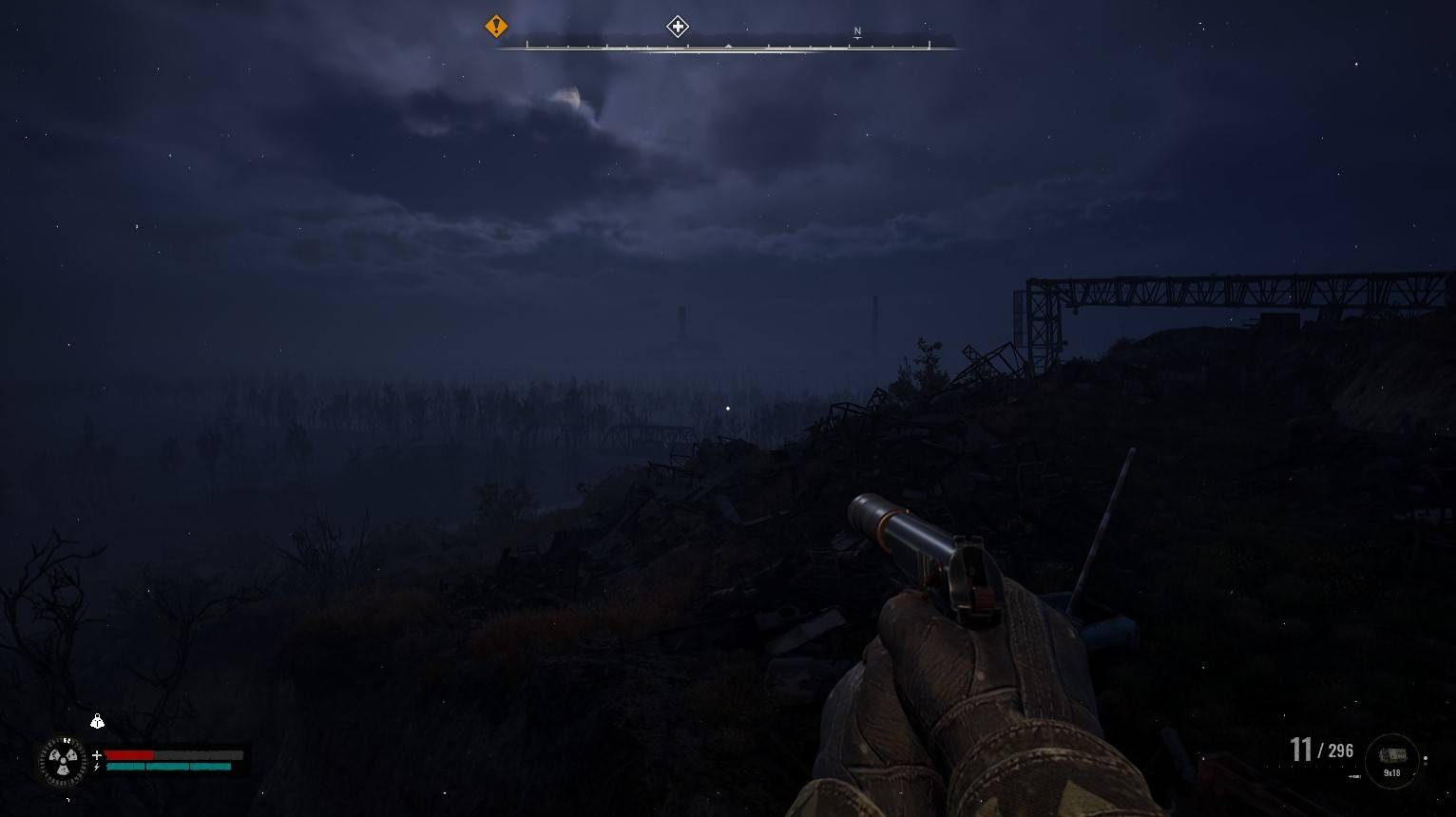Click the radiation trefoil status icon
This screenshot has height=817, width=1456.
63,761
